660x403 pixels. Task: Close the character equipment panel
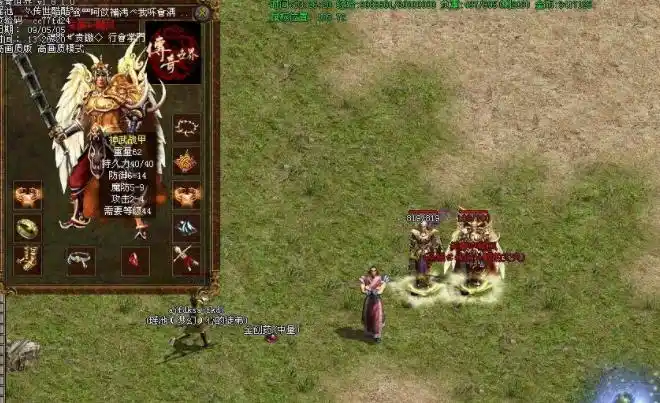coord(203,13)
